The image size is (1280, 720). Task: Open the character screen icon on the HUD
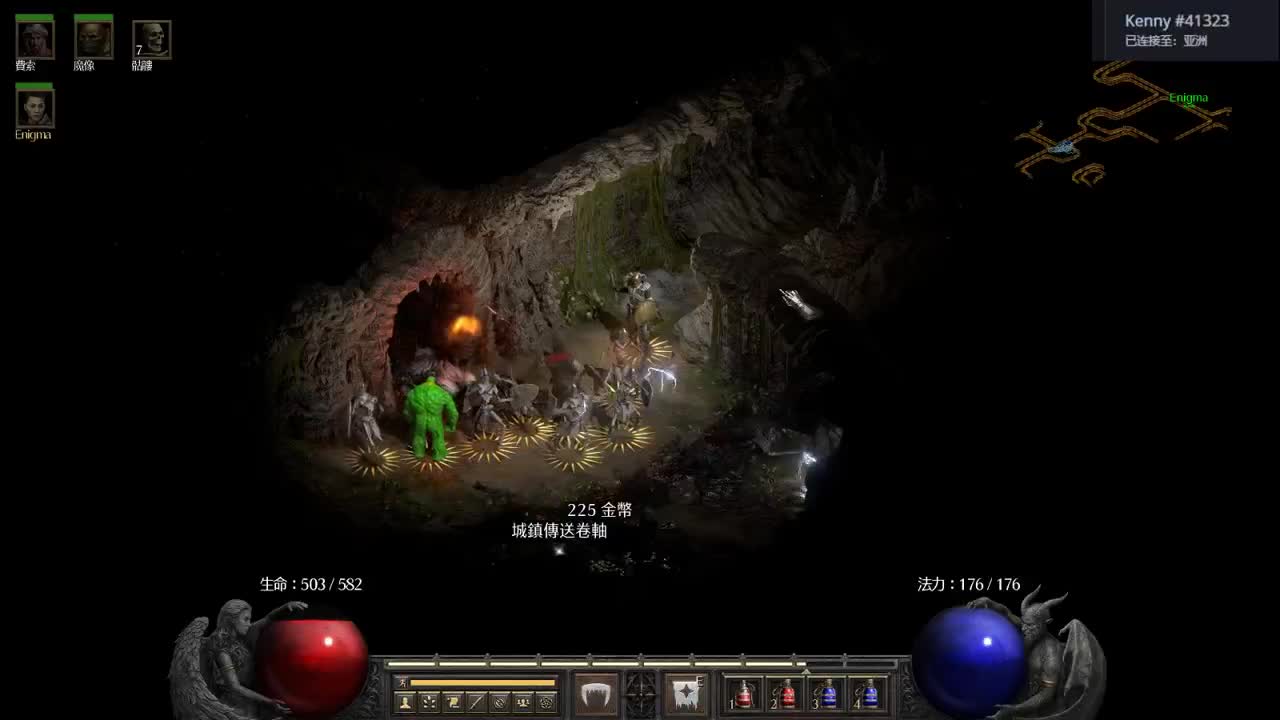(x=405, y=703)
